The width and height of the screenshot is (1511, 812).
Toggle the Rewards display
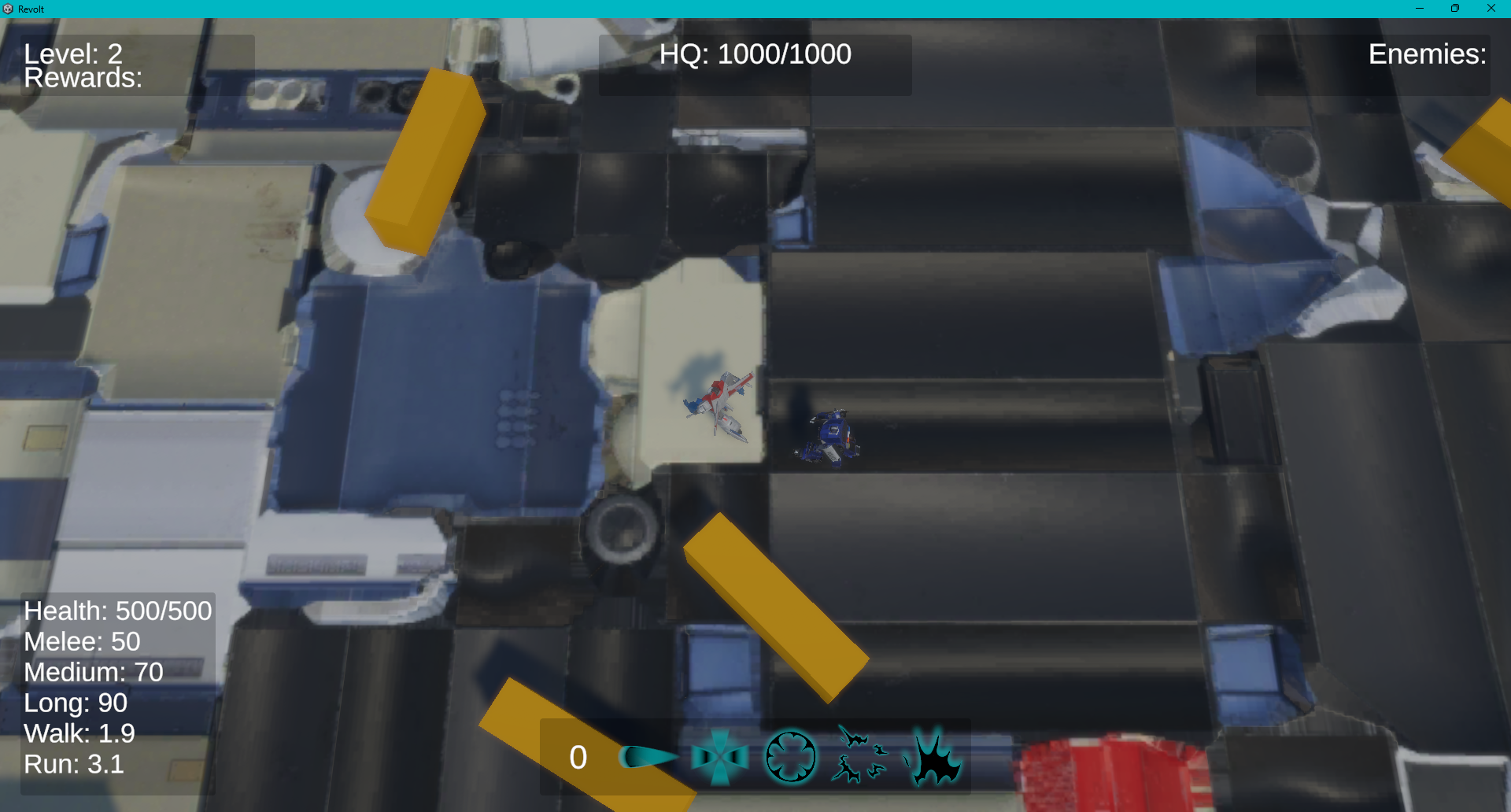(x=83, y=77)
